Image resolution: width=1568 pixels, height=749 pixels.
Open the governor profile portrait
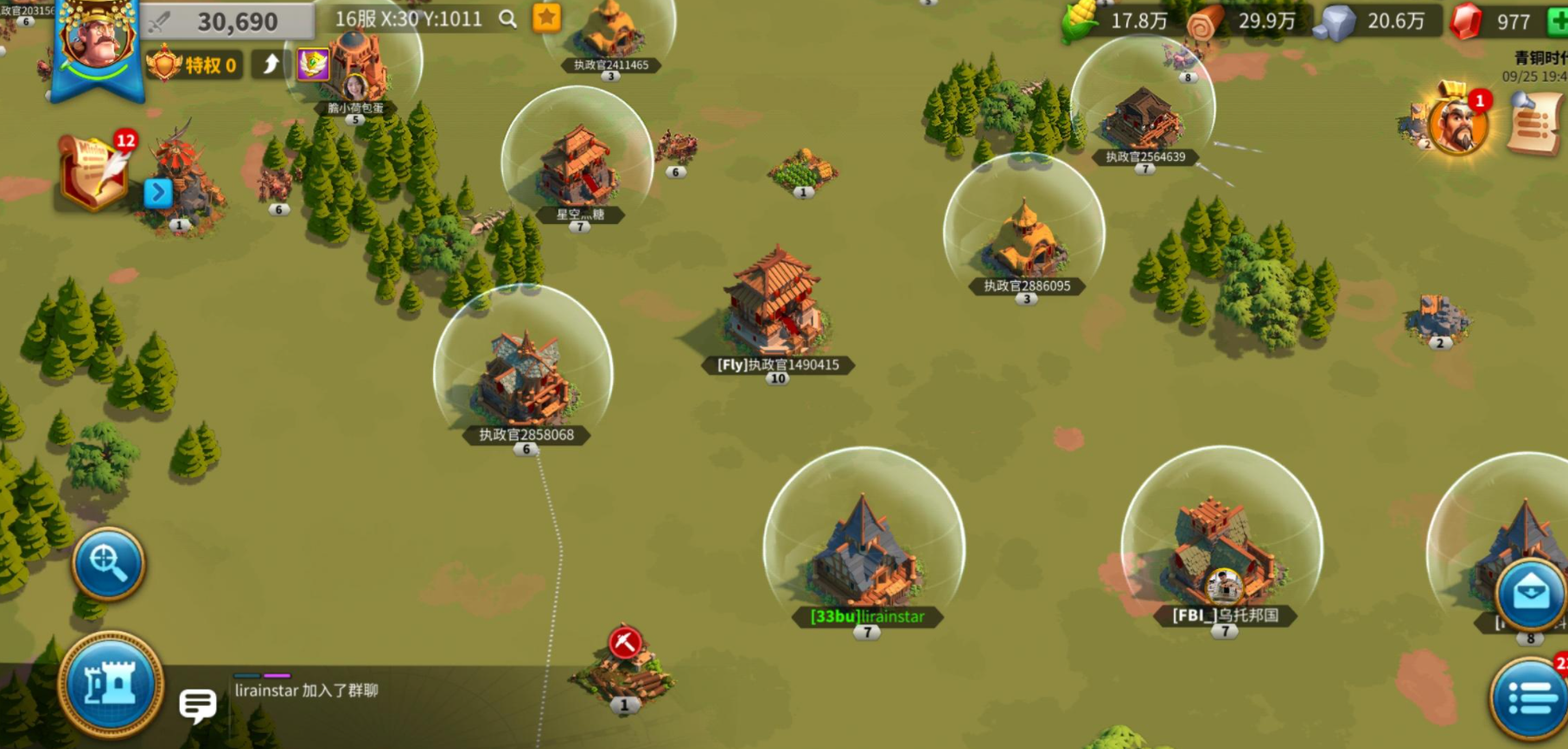click(x=97, y=39)
